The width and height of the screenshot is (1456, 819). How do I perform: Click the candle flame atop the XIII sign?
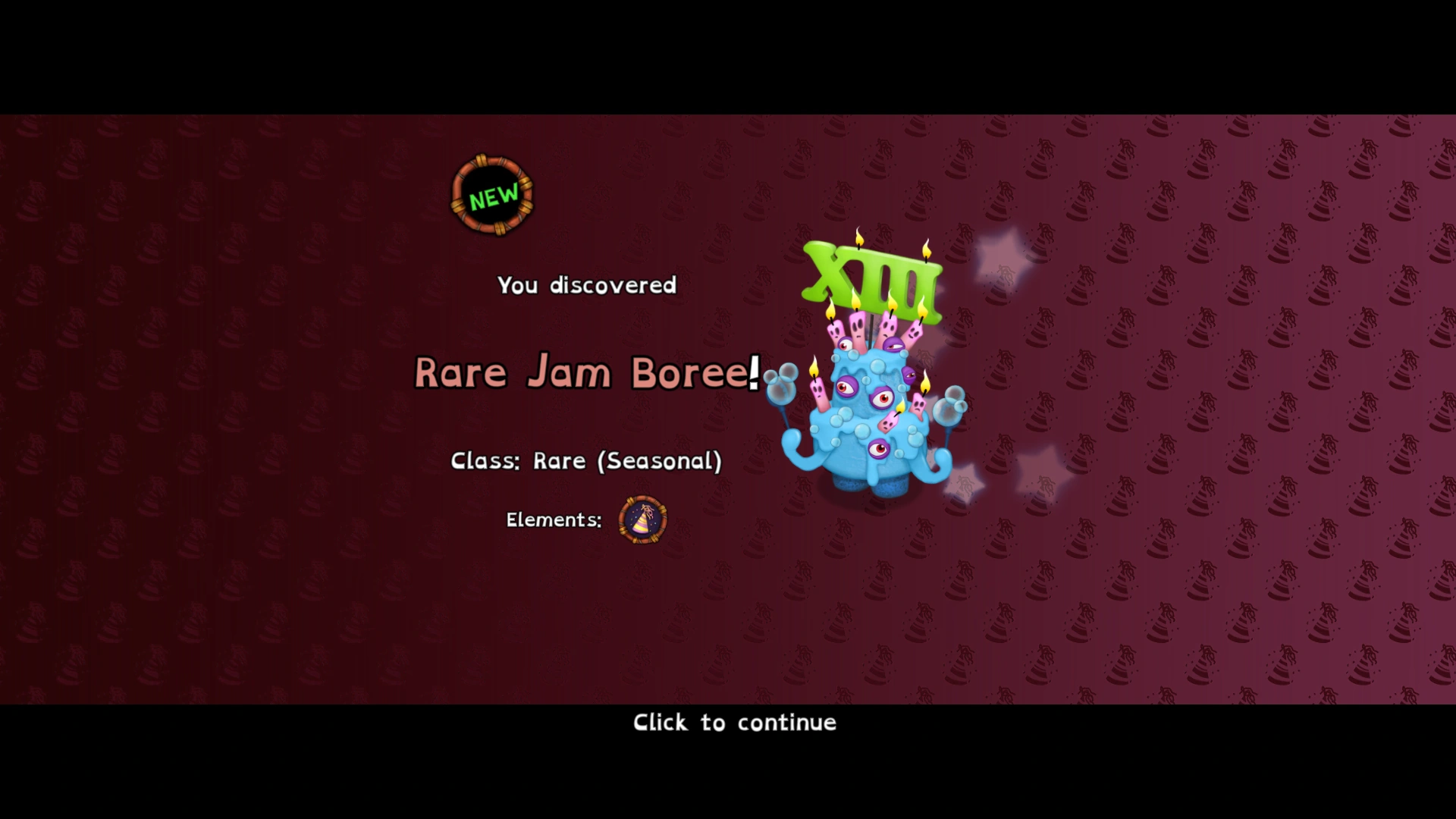click(x=858, y=239)
